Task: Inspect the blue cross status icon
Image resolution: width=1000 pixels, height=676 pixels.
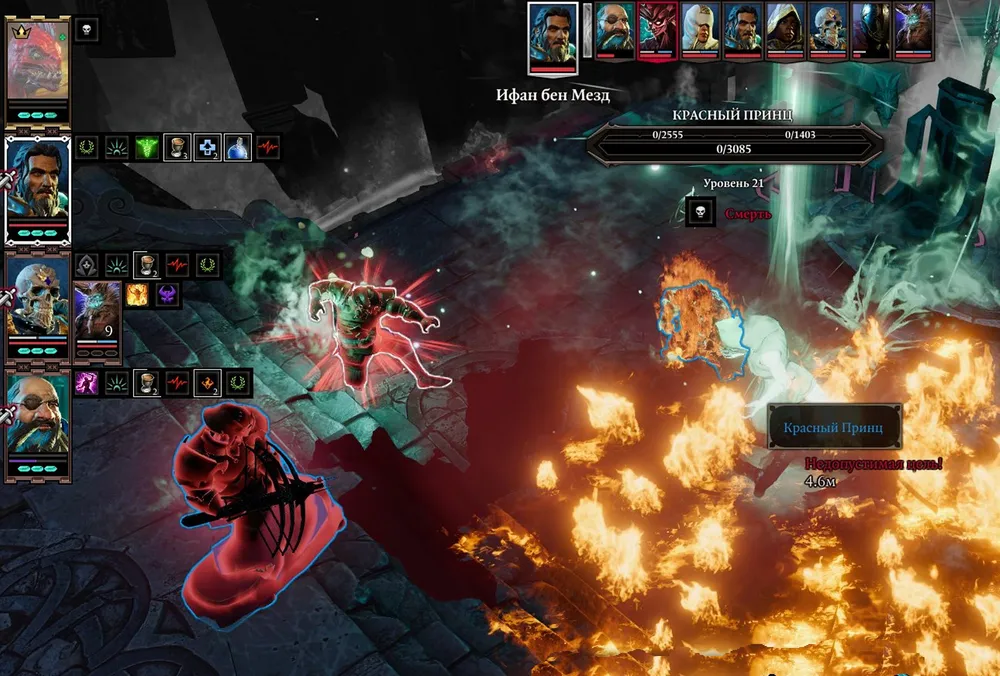Action: click(207, 148)
